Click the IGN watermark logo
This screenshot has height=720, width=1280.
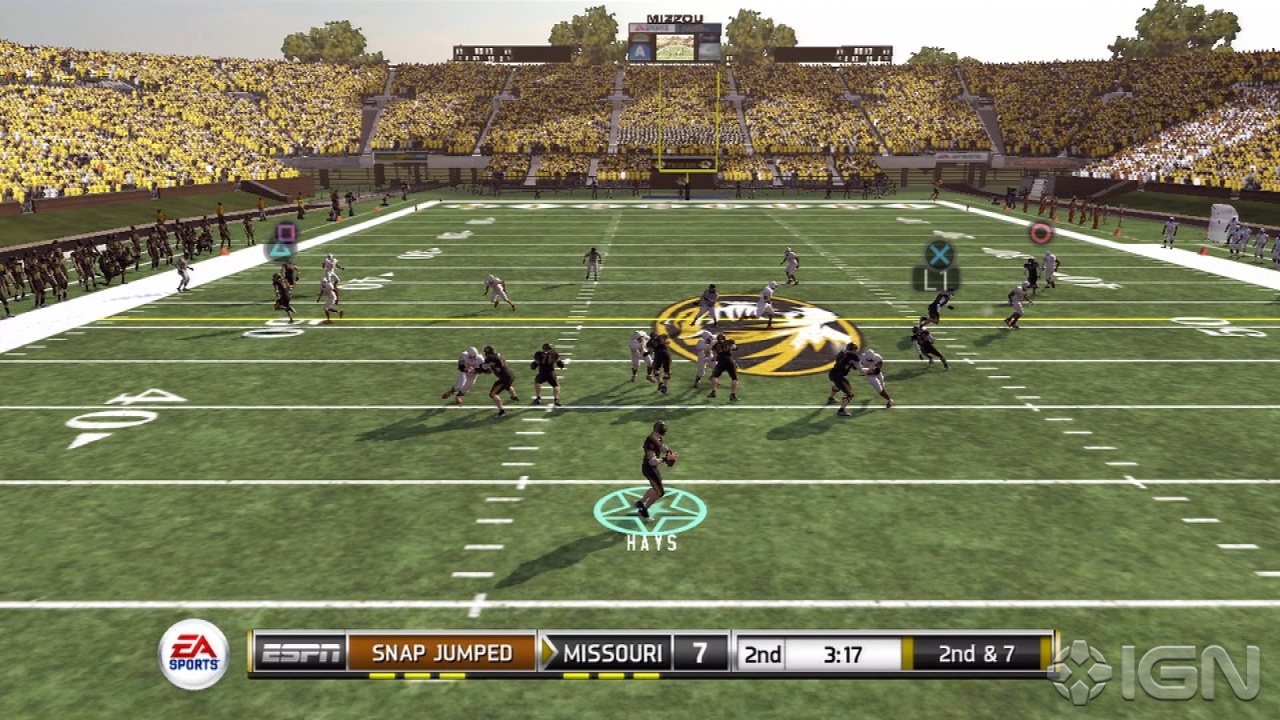coord(1155,672)
